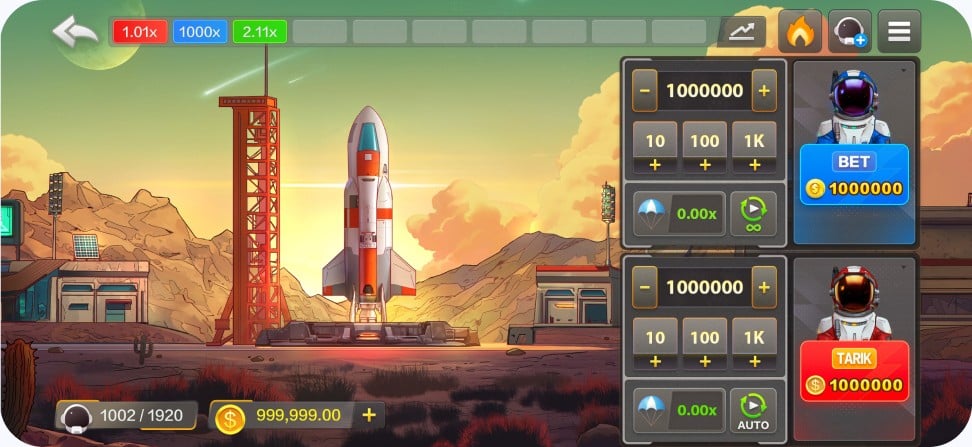
Task: Select the blue 1000x history chip
Action: coord(200,32)
